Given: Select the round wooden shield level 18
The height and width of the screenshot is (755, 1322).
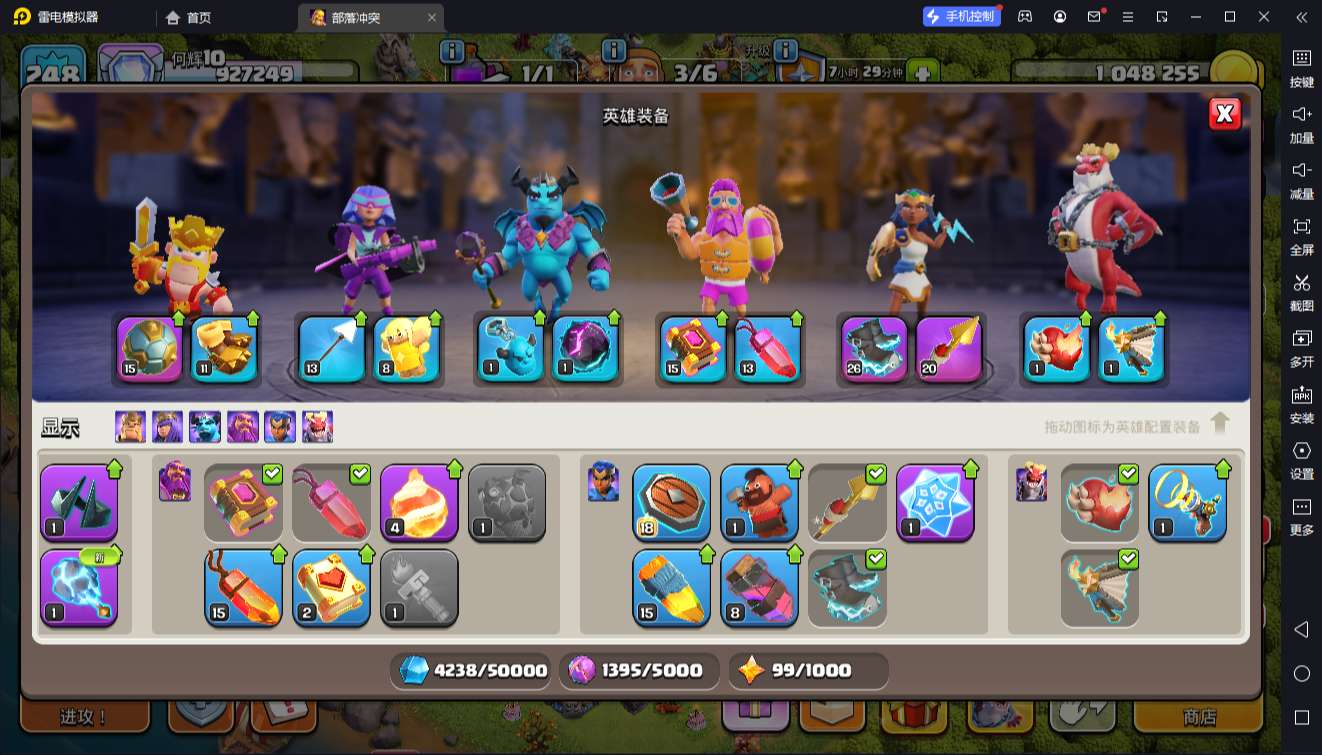Looking at the screenshot, I should 672,502.
